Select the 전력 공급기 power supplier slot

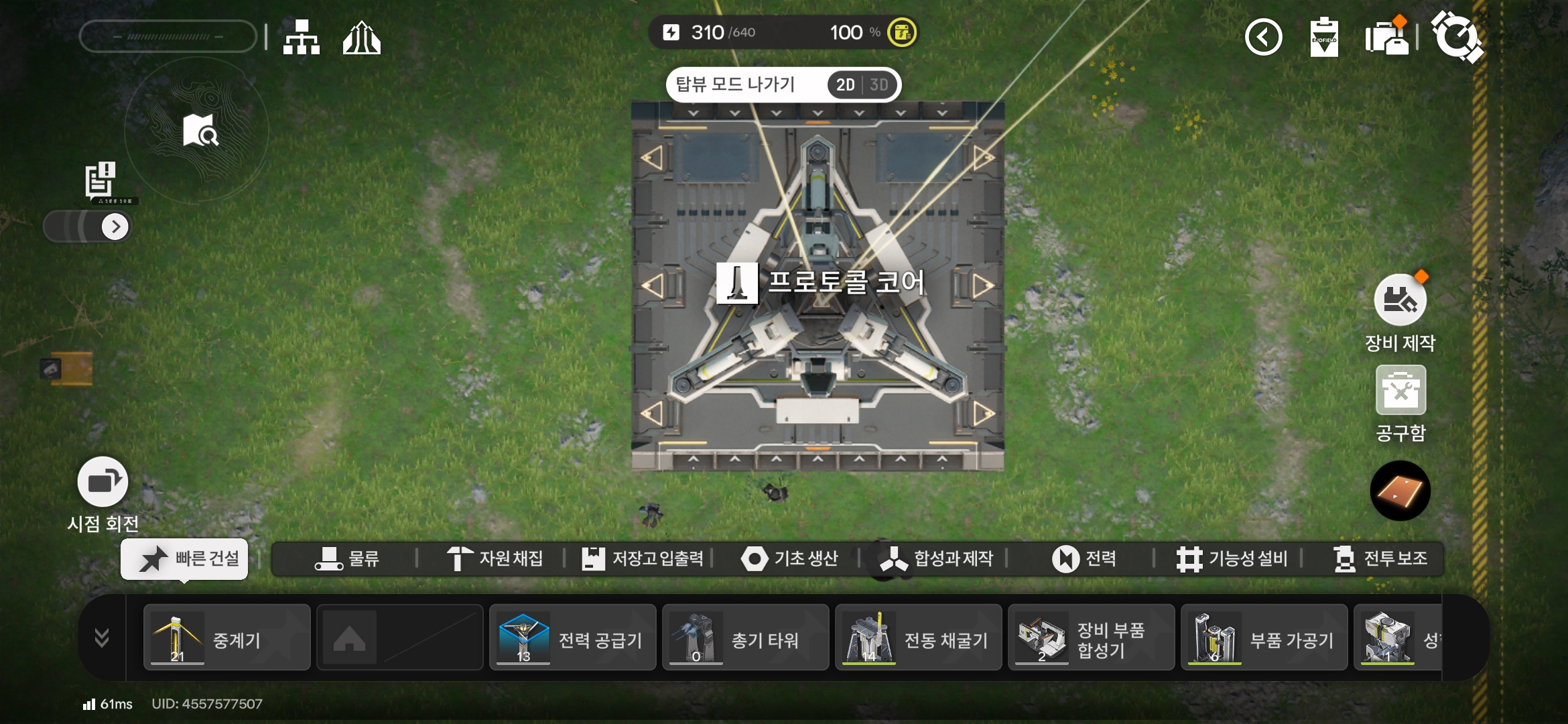573,638
